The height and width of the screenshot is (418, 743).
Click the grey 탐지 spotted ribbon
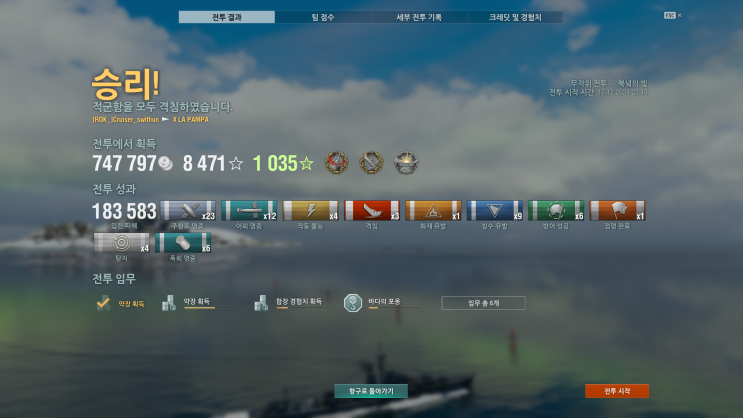(x=121, y=242)
